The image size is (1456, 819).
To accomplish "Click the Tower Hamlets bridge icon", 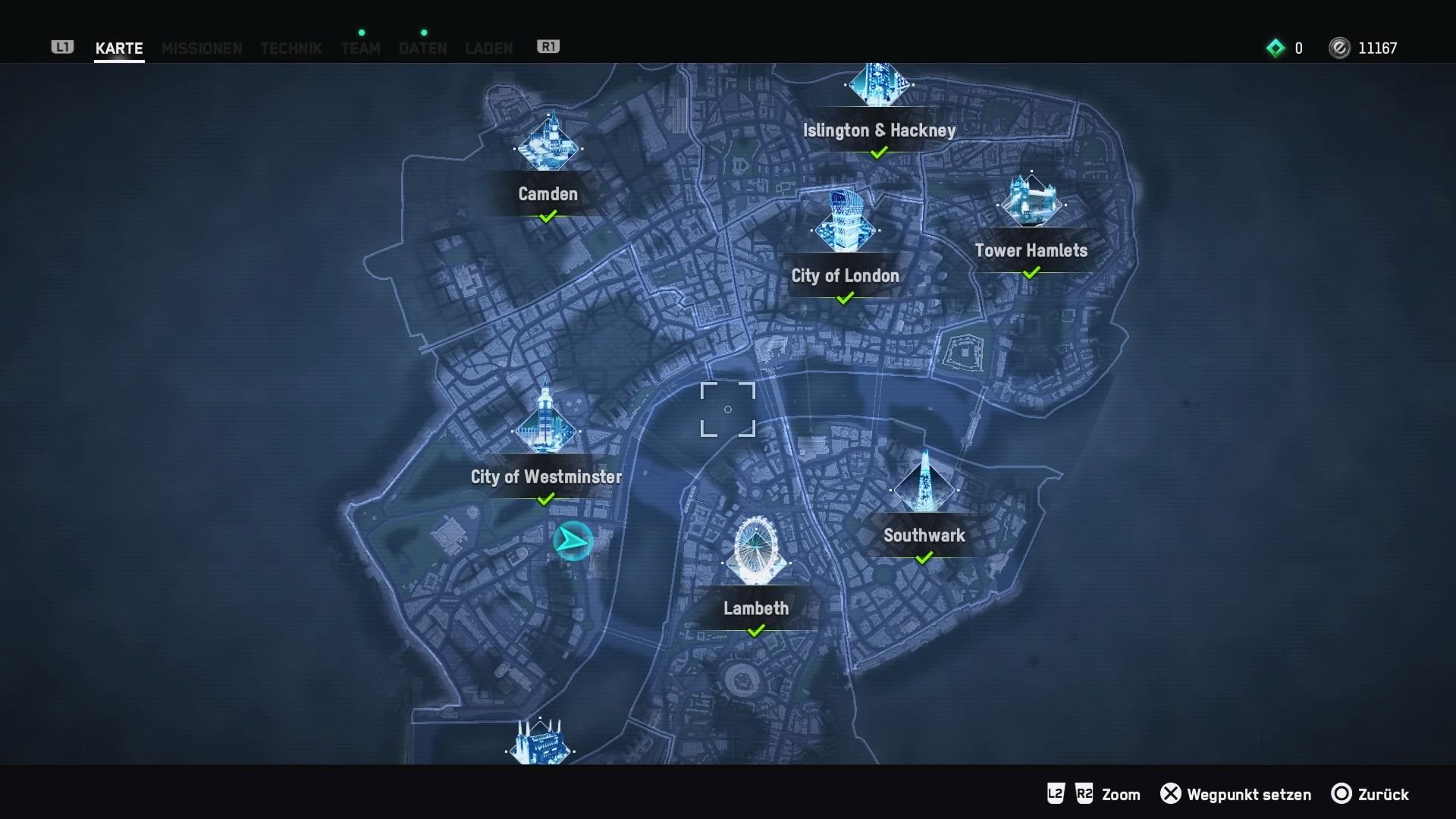I will coord(1033,201).
